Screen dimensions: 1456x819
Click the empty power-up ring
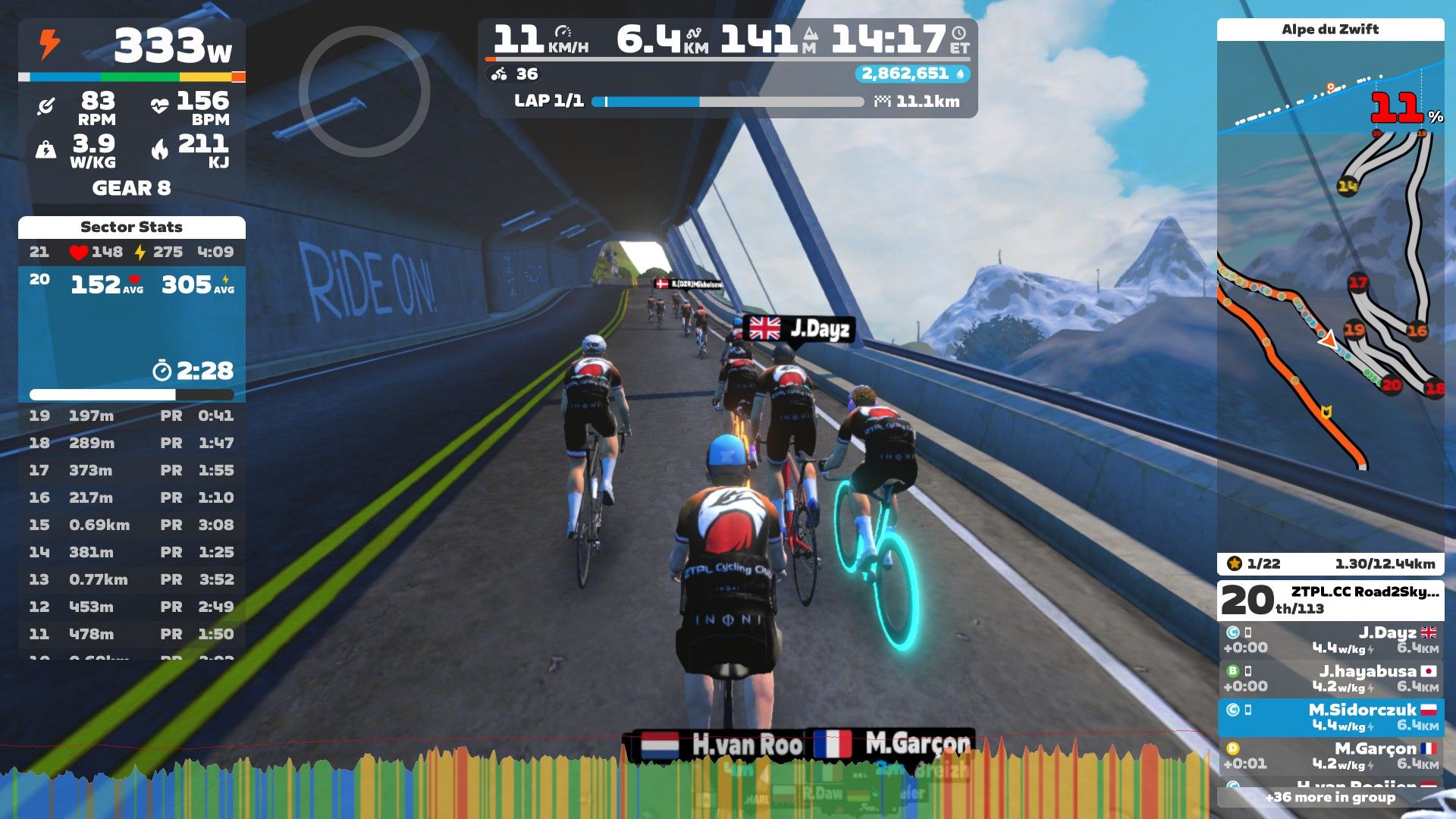(364, 92)
